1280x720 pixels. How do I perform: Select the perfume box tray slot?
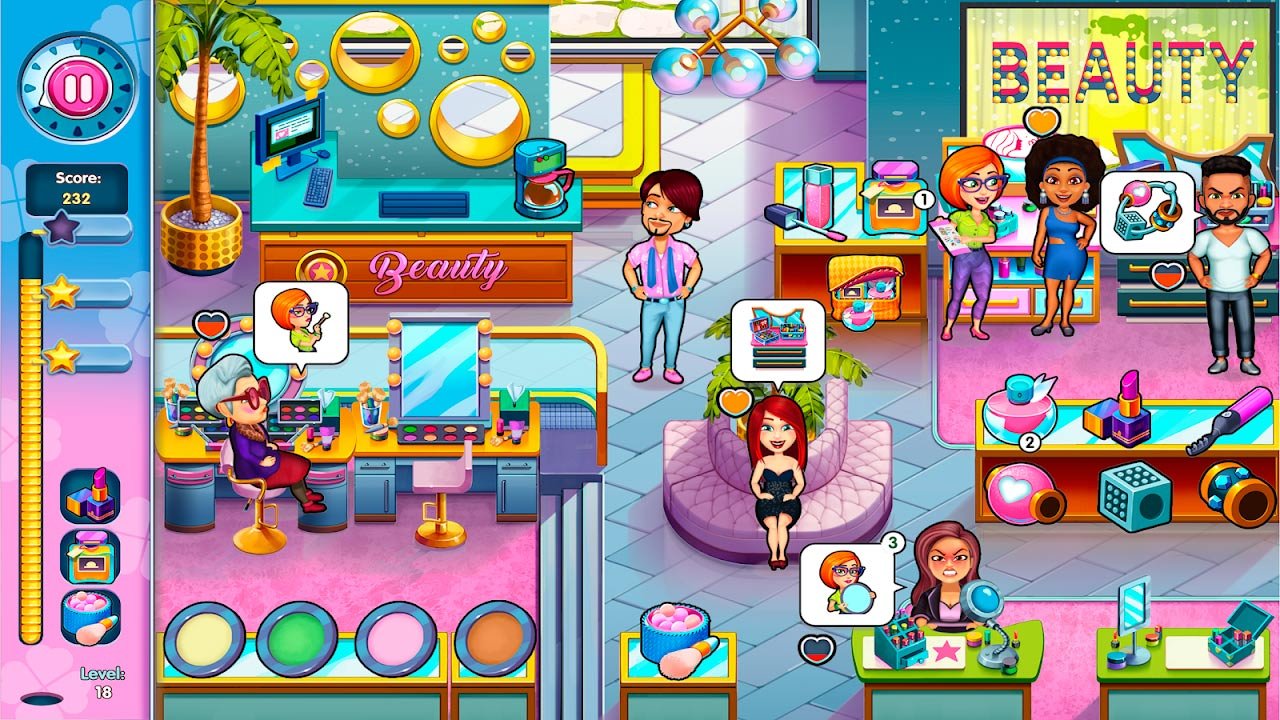click(90, 556)
